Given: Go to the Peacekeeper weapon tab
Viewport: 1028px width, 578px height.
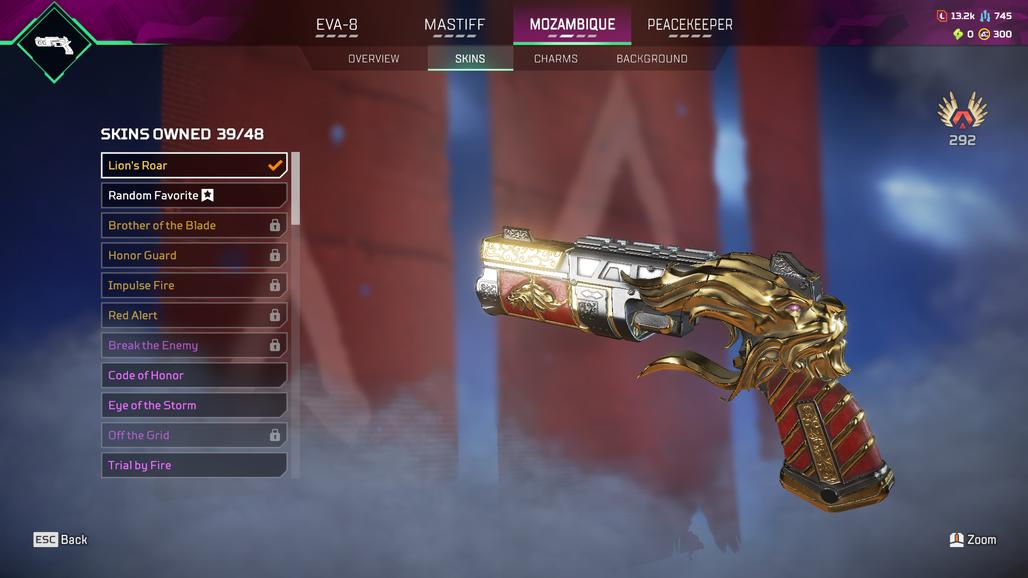Looking at the screenshot, I should coord(689,24).
